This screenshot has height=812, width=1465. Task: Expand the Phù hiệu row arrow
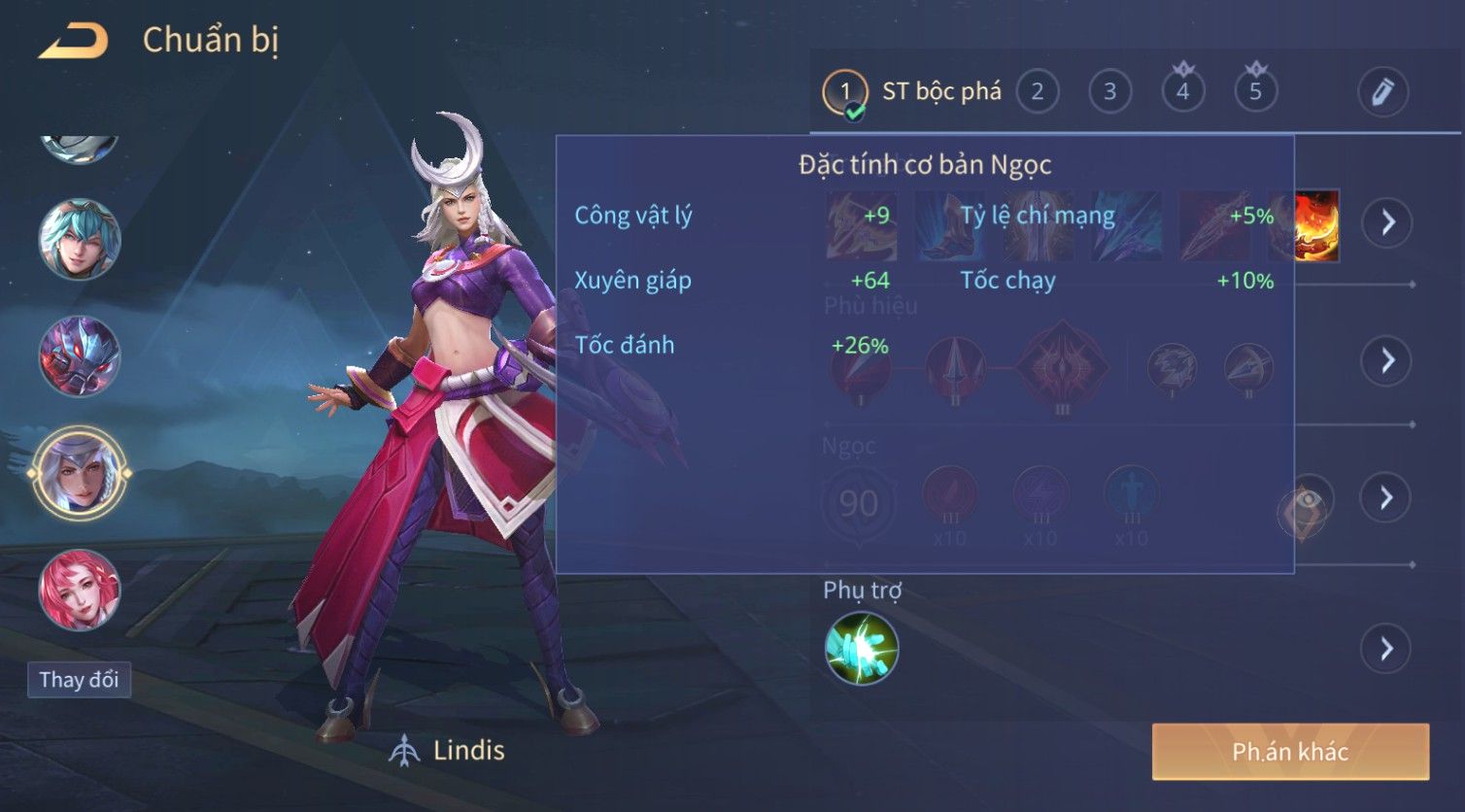(1387, 360)
